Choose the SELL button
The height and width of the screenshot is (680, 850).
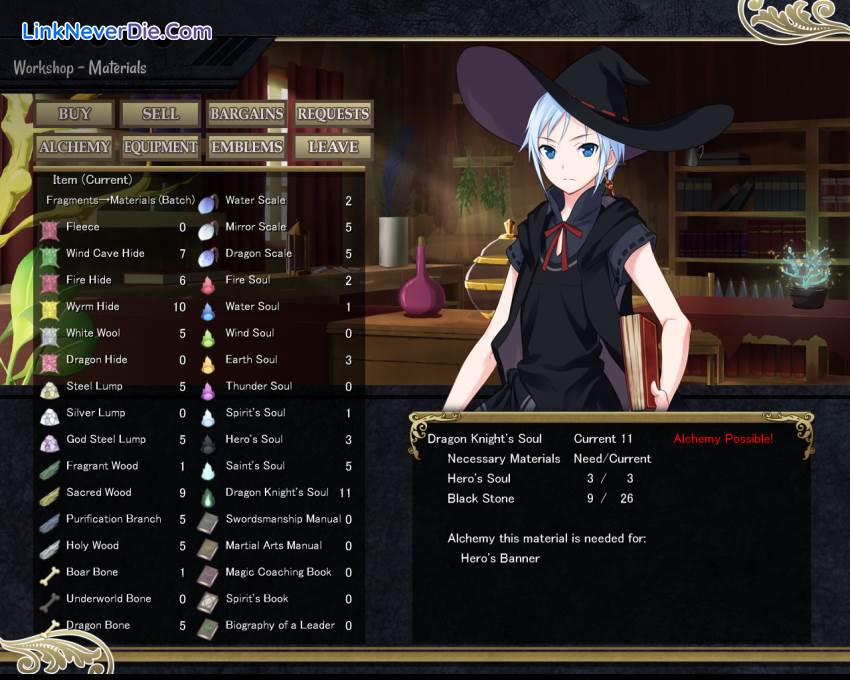tap(160, 114)
